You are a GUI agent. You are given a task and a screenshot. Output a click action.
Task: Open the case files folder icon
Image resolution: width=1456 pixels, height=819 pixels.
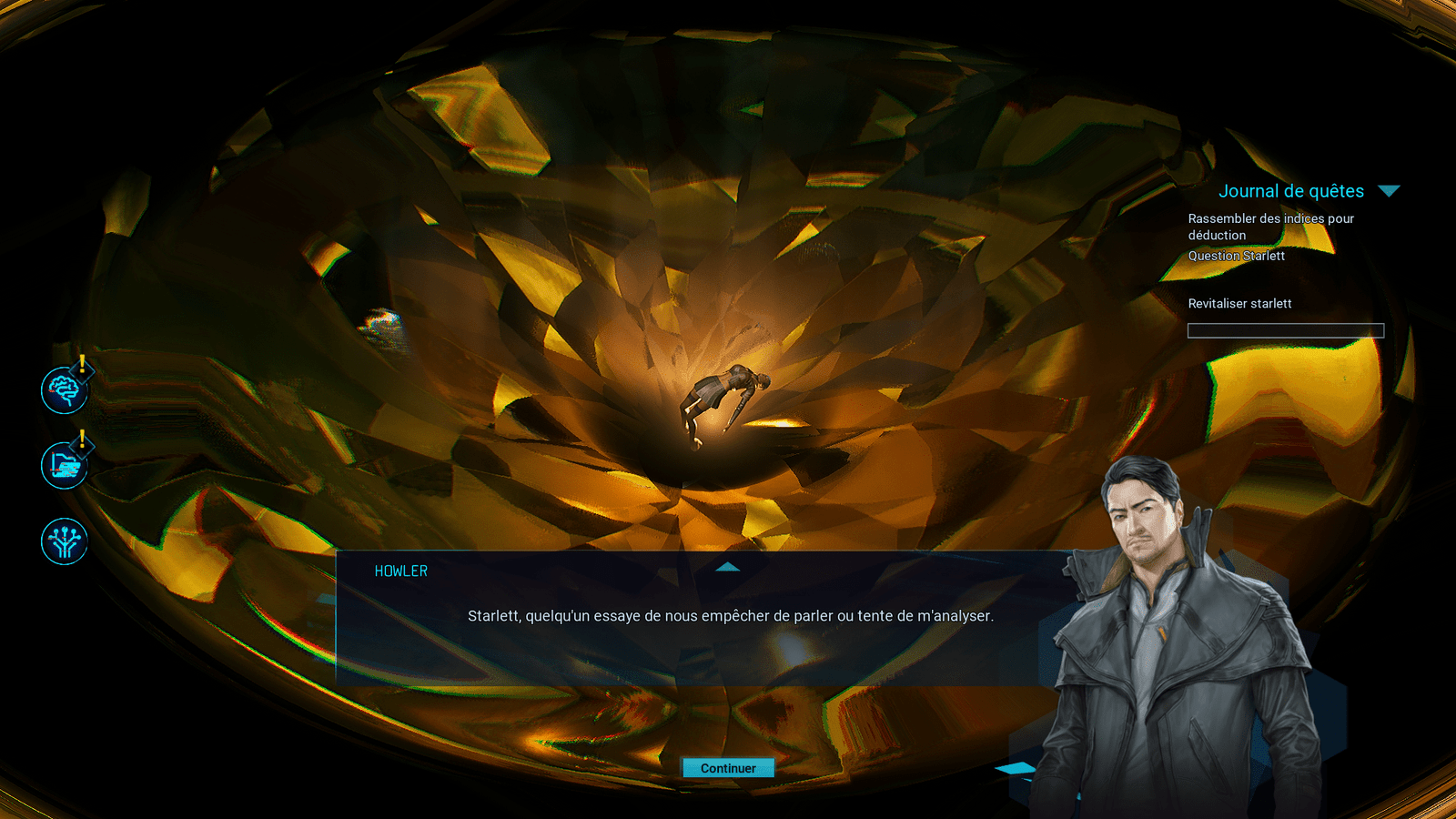tap(64, 466)
